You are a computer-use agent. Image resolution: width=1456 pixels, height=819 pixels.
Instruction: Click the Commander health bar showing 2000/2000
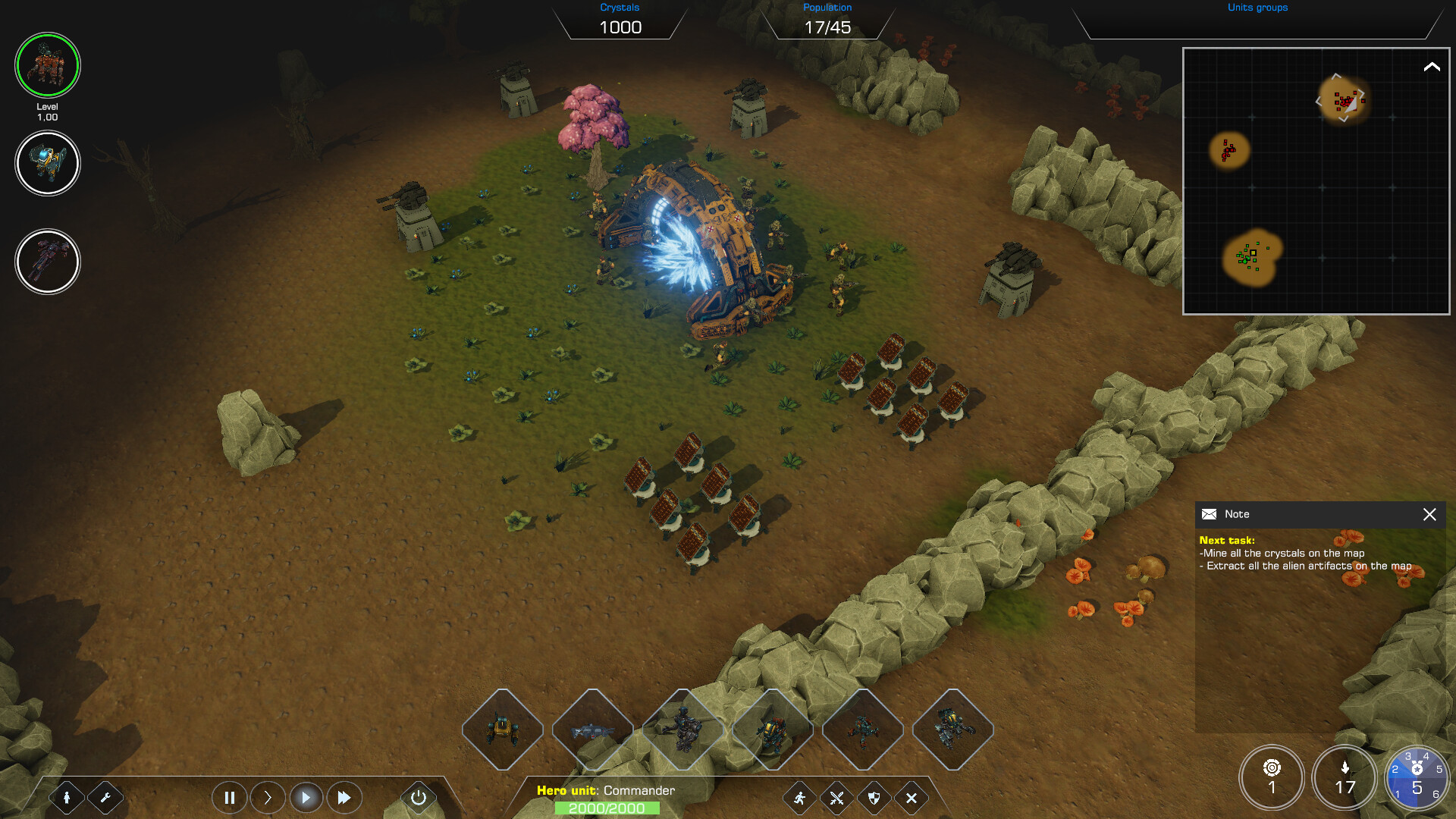pos(607,808)
